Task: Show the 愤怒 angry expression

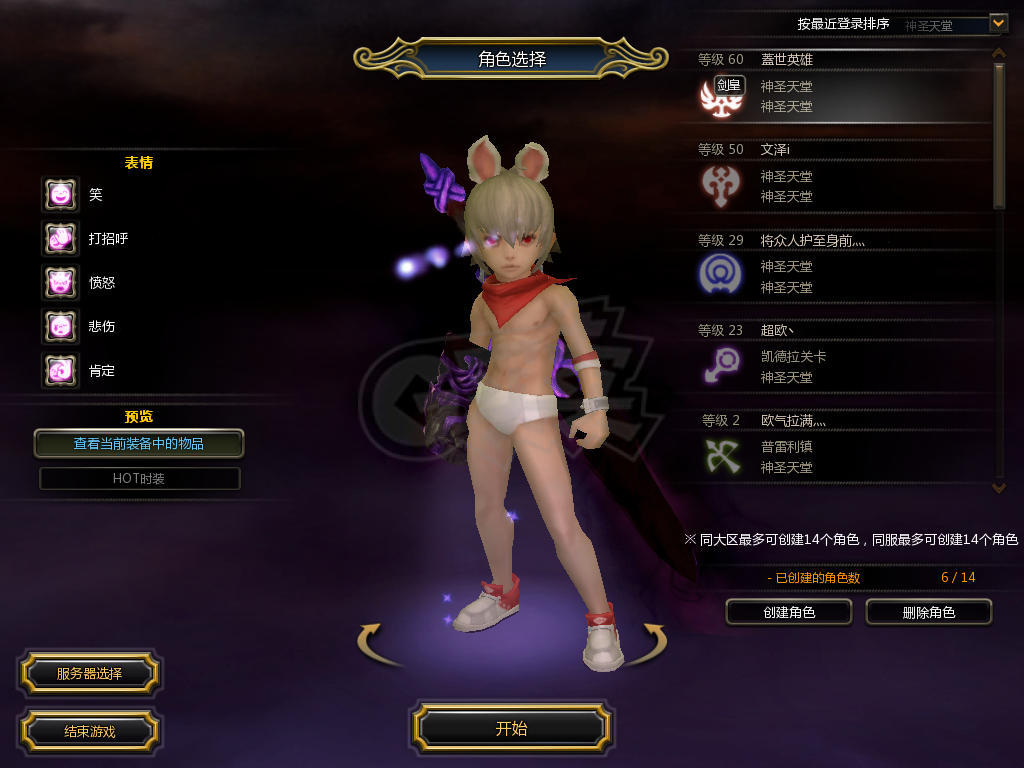Action: [60, 282]
